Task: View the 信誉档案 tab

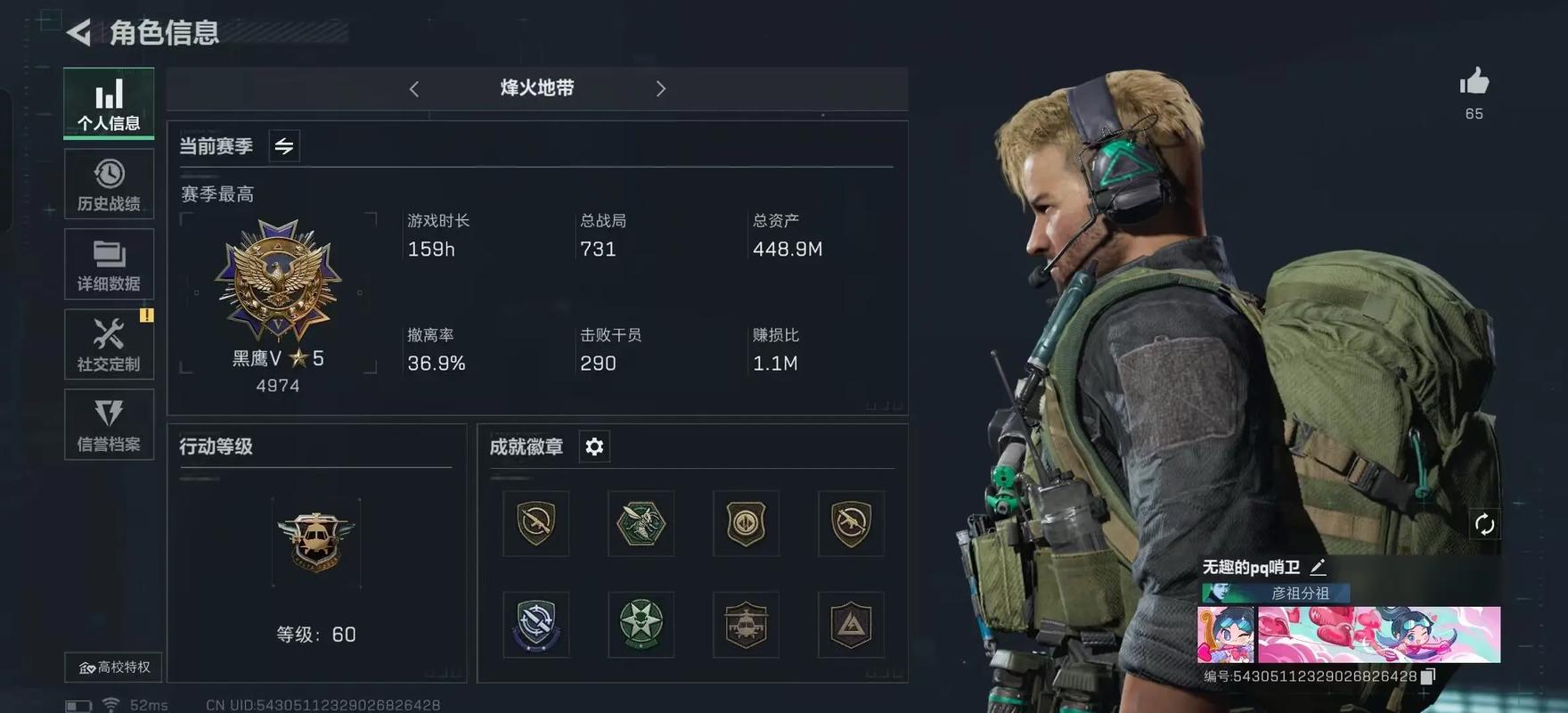Action: coord(109,424)
